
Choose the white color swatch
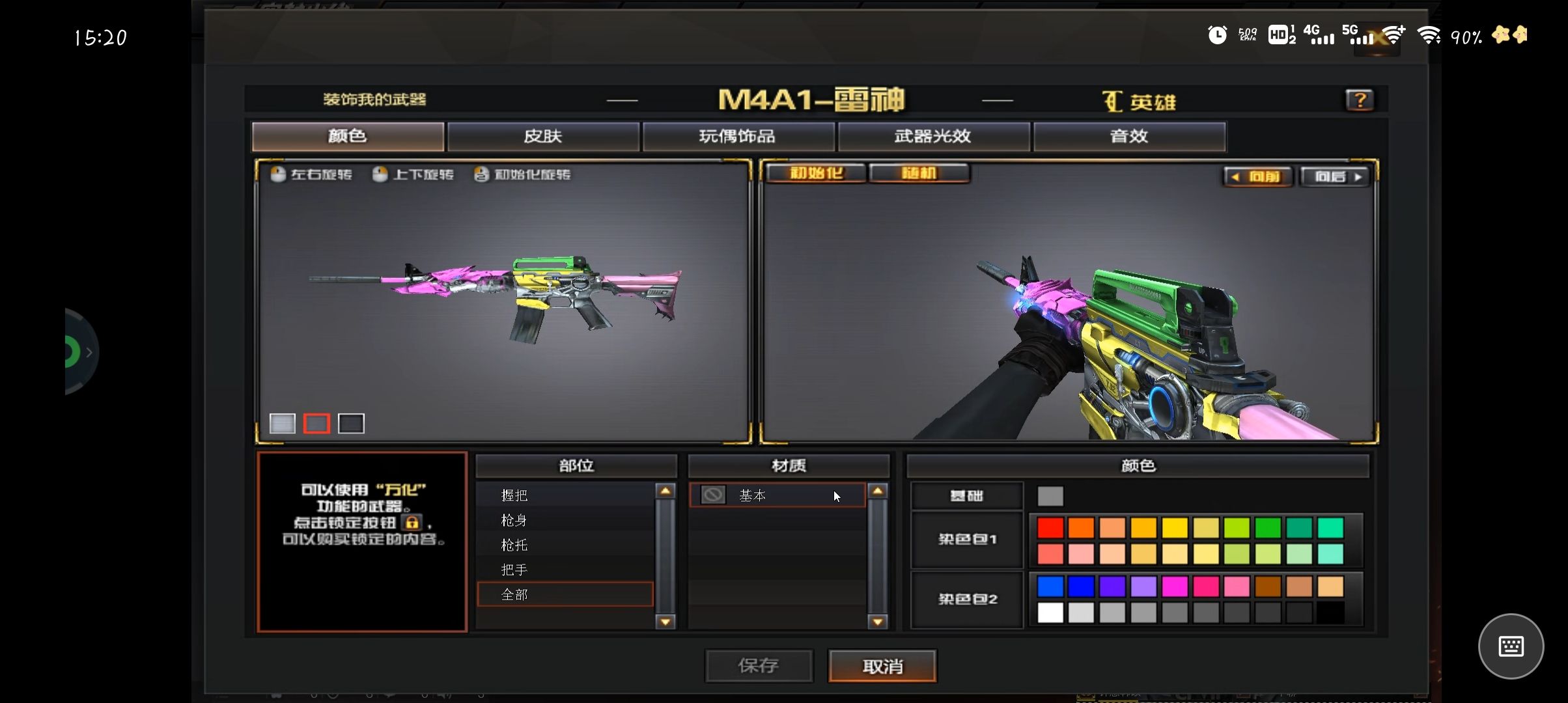(x=1050, y=613)
